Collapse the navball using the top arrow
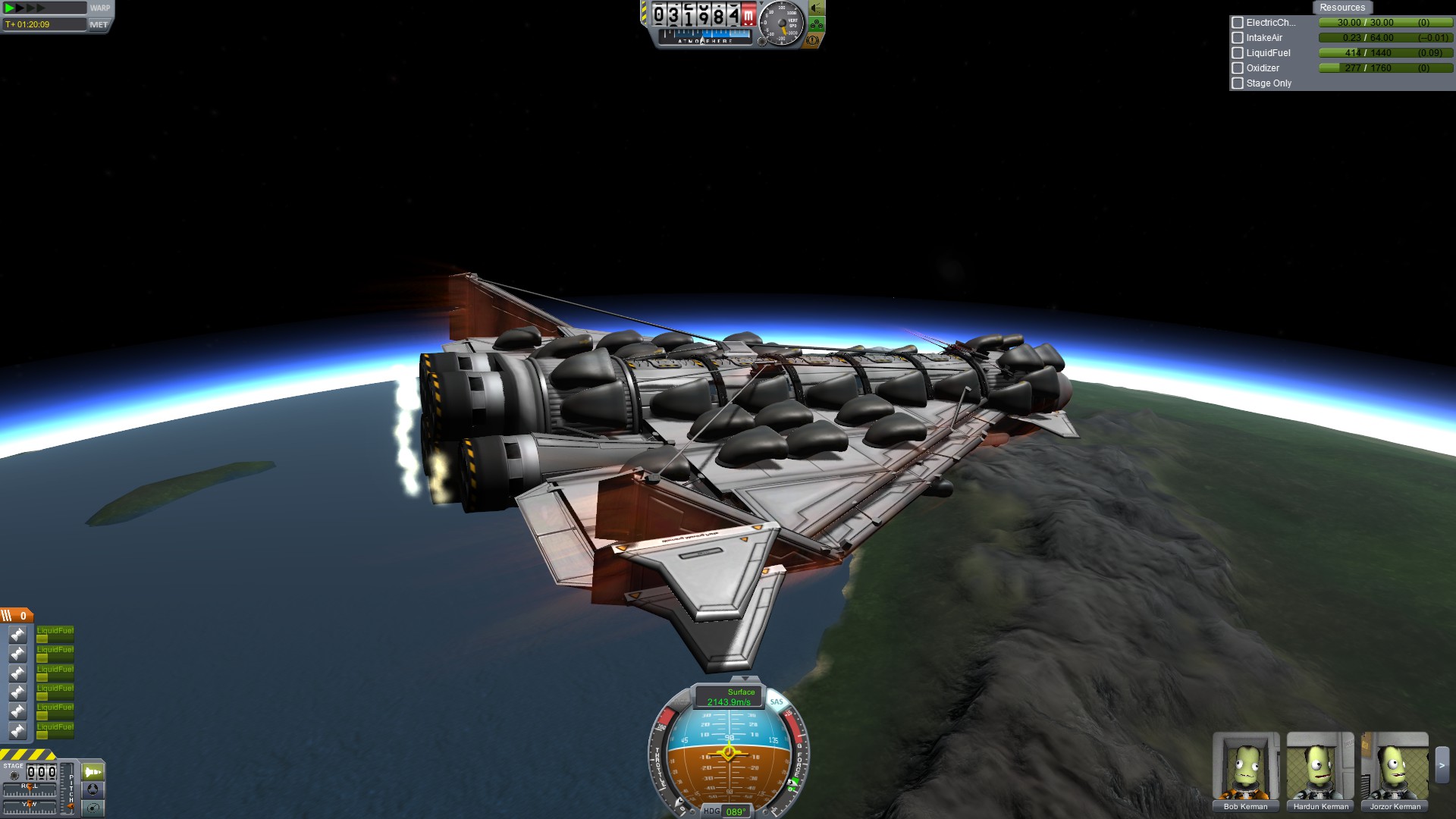 coord(745,679)
